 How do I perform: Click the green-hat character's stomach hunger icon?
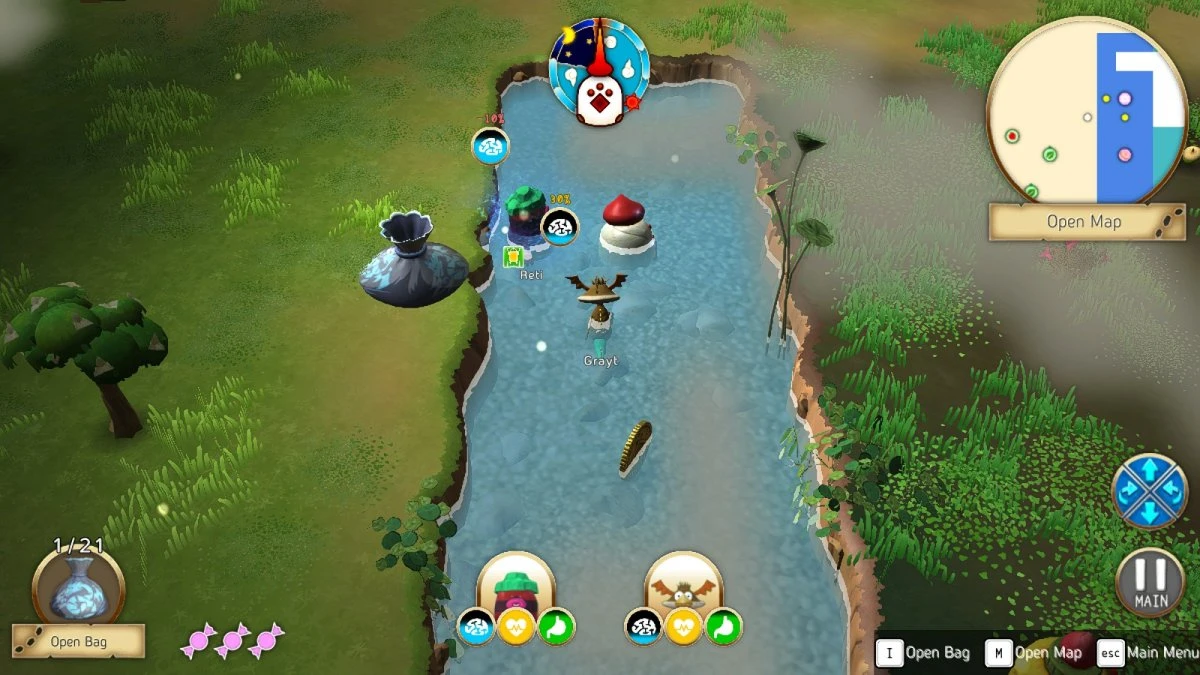coord(557,627)
